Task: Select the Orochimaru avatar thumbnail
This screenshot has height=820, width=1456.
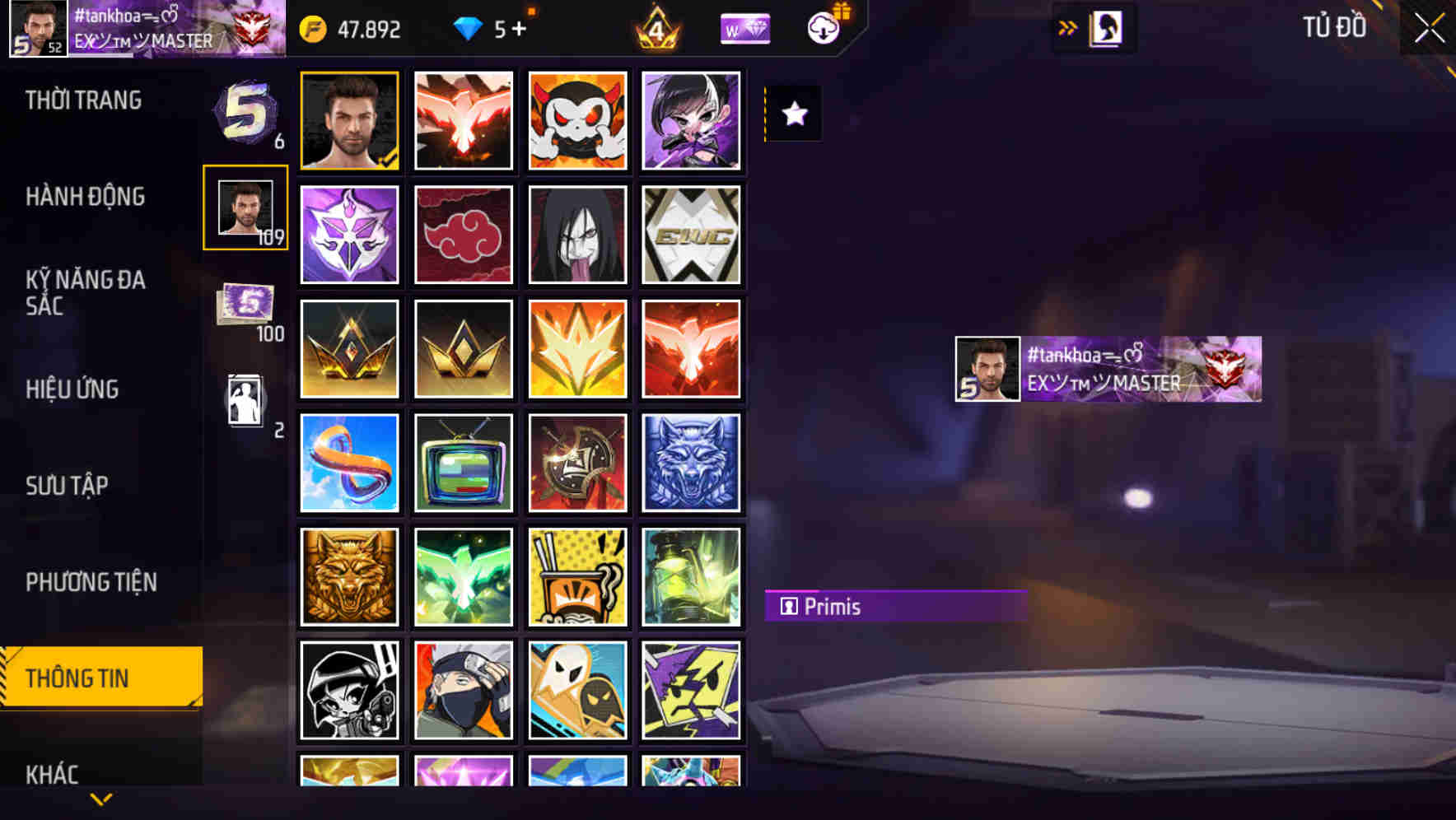Action: (577, 235)
